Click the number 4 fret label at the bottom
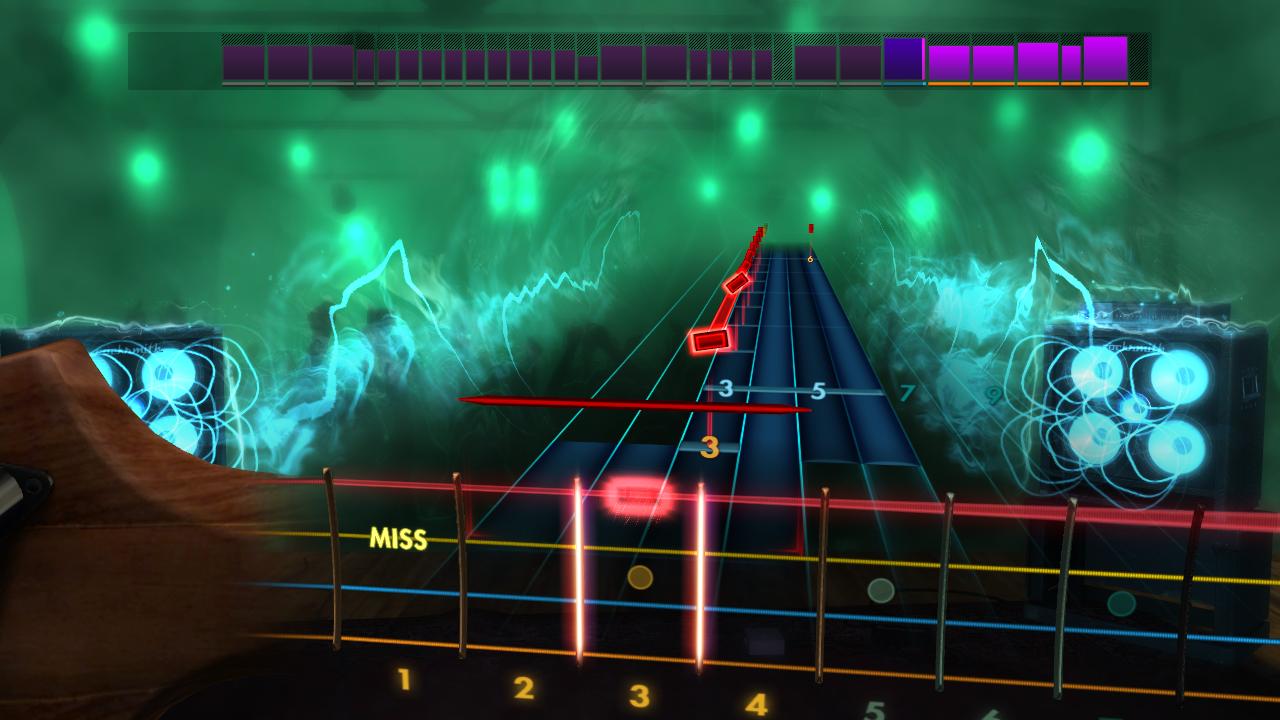 click(756, 704)
